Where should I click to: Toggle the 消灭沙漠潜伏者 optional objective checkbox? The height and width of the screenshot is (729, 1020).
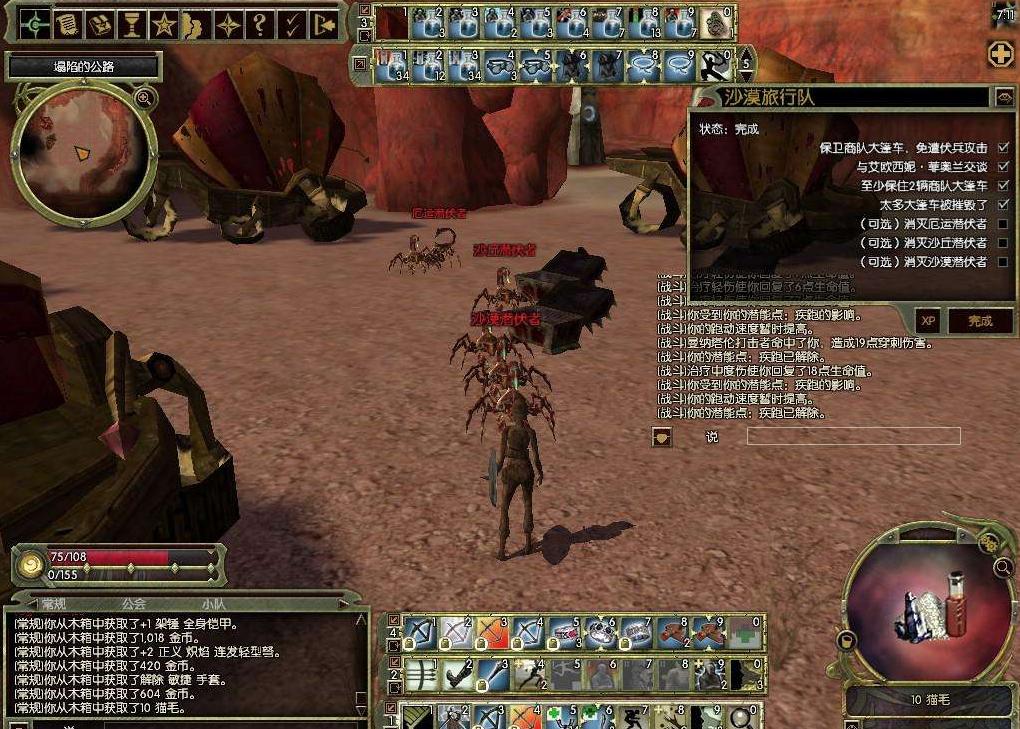(1003, 262)
